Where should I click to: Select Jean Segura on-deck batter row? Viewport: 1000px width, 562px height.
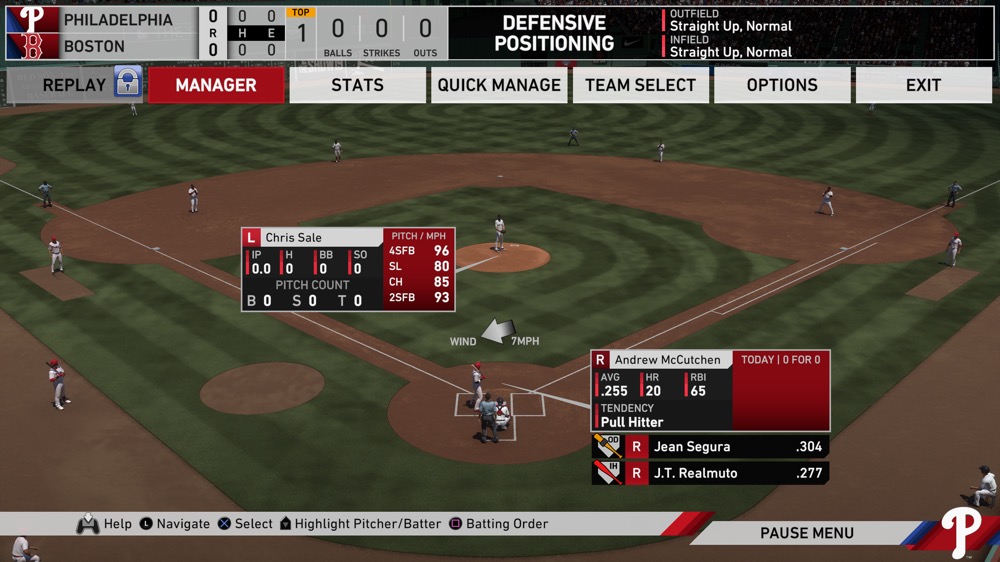pos(710,447)
